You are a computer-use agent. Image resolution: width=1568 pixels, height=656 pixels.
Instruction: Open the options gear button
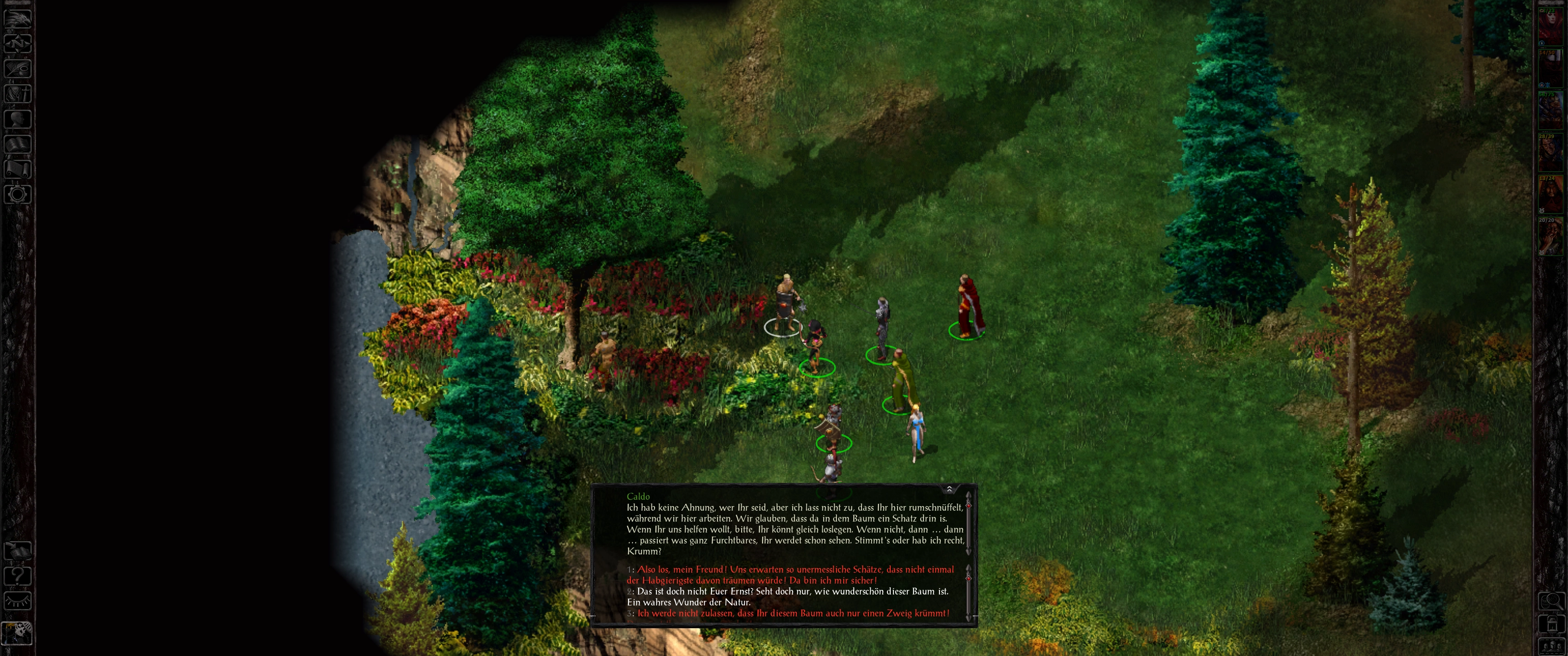[x=18, y=195]
